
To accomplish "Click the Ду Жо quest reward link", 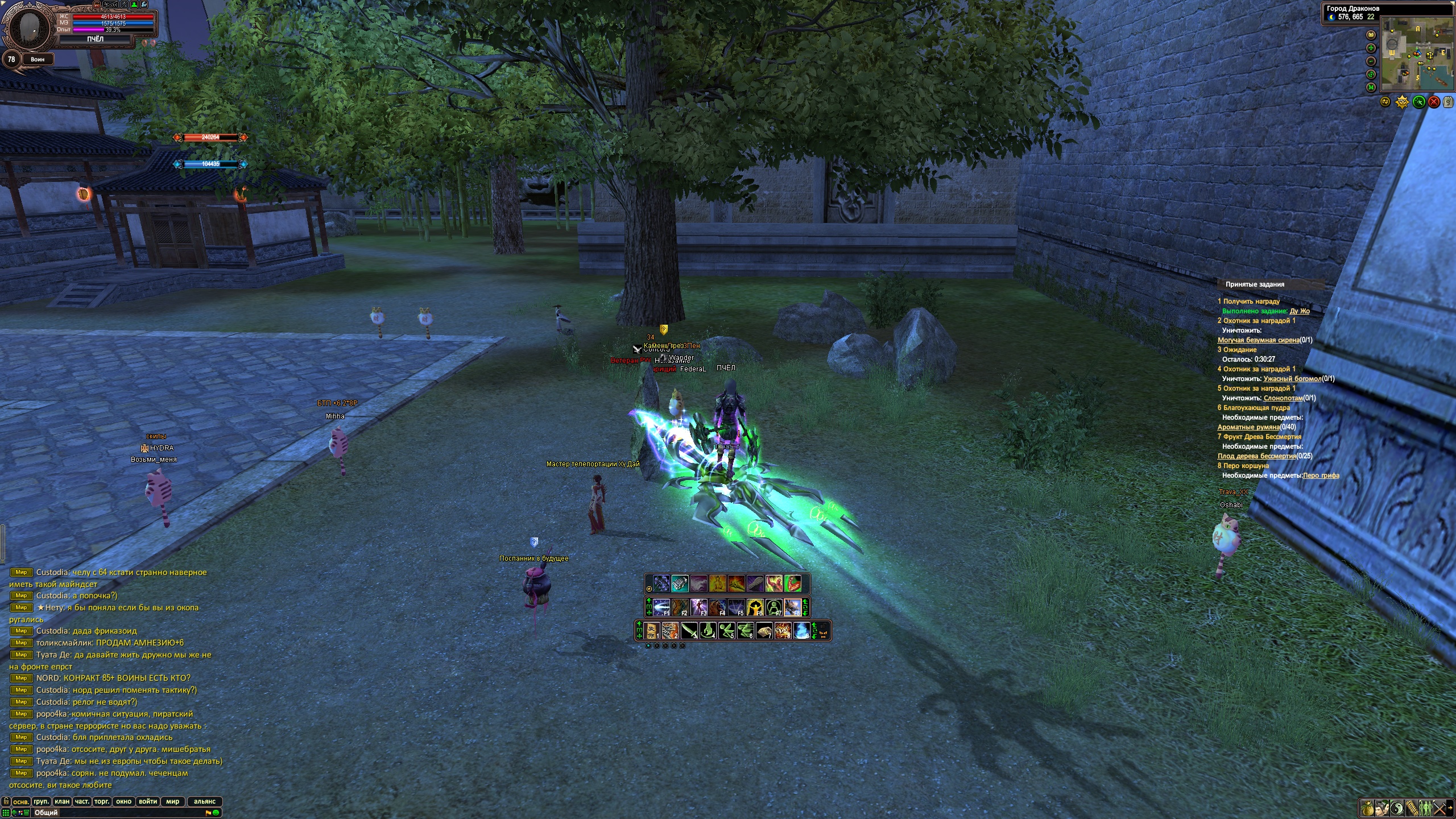I will tap(1300, 311).
